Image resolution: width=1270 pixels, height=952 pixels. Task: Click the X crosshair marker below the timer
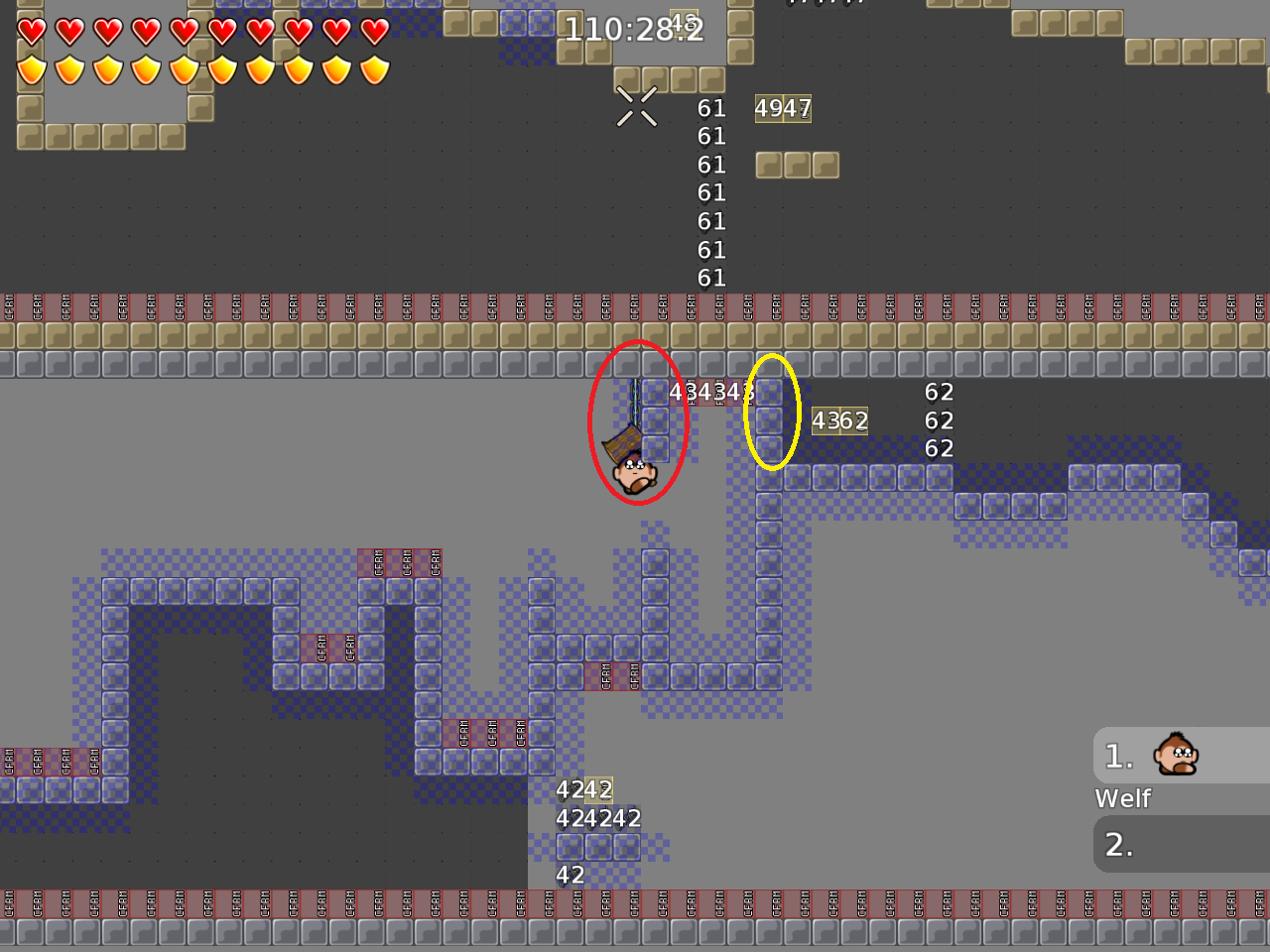(637, 105)
